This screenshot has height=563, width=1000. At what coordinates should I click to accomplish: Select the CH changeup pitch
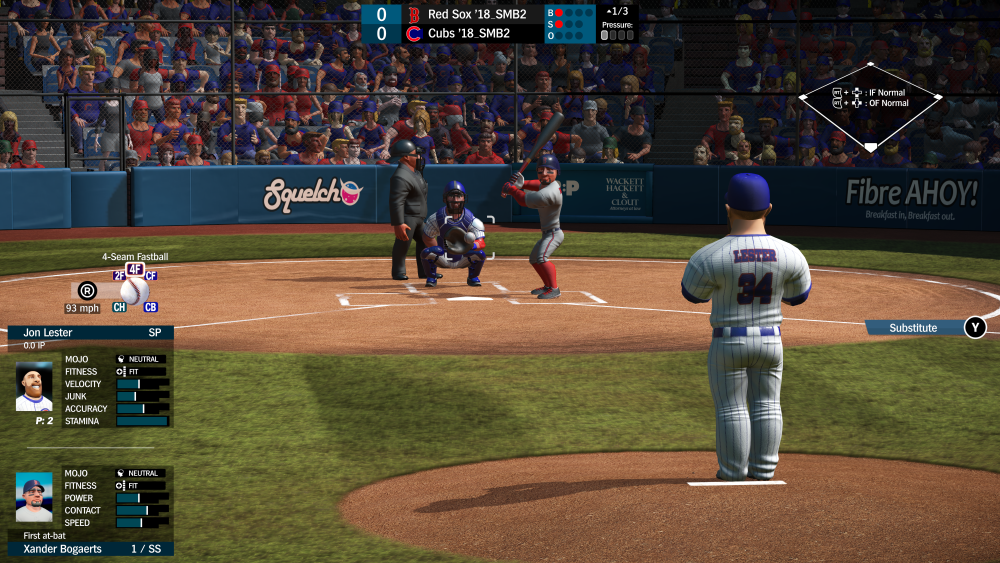[x=119, y=307]
